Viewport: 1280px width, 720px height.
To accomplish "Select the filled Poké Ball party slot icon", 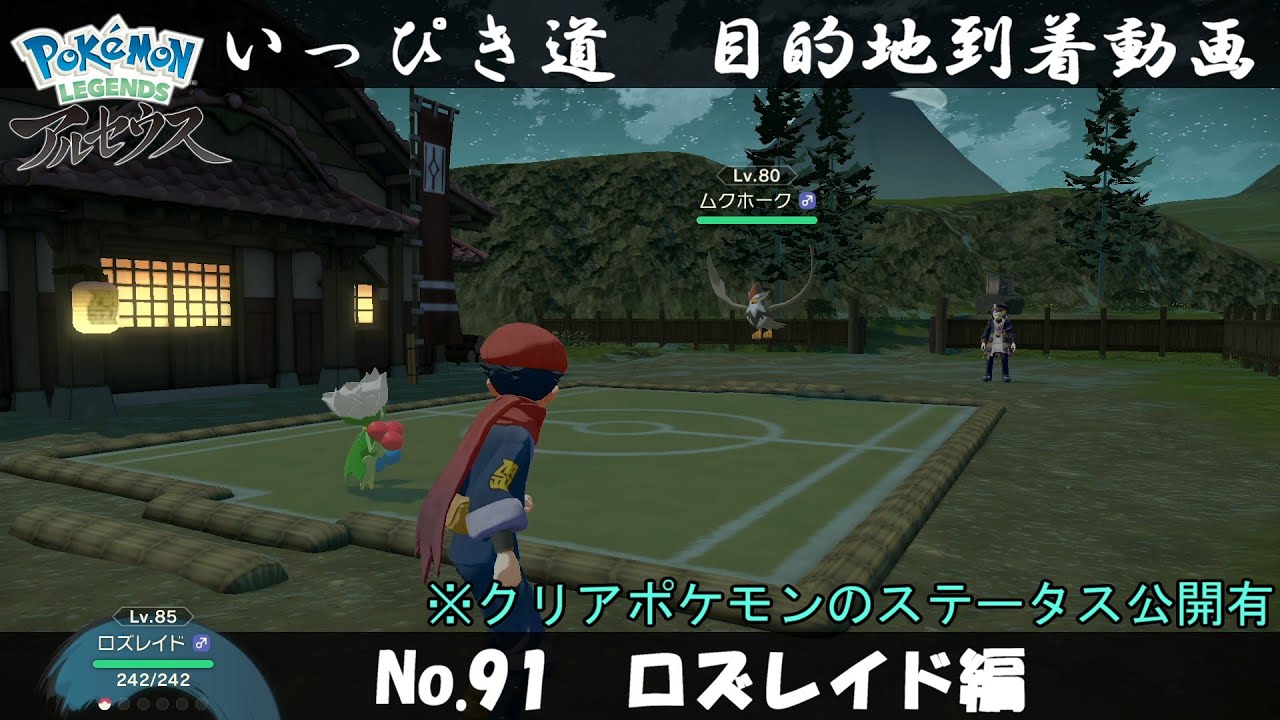I will tap(105, 702).
